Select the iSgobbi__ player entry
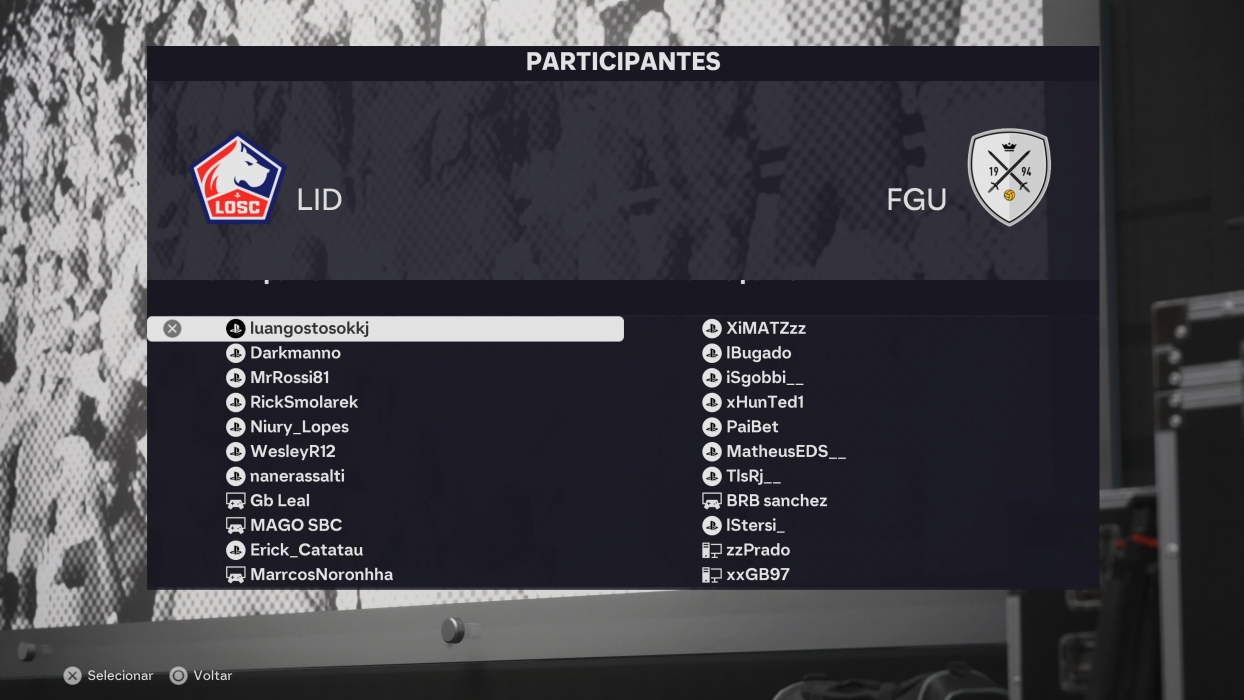The width and height of the screenshot is (1244, 700). [764, 377]
